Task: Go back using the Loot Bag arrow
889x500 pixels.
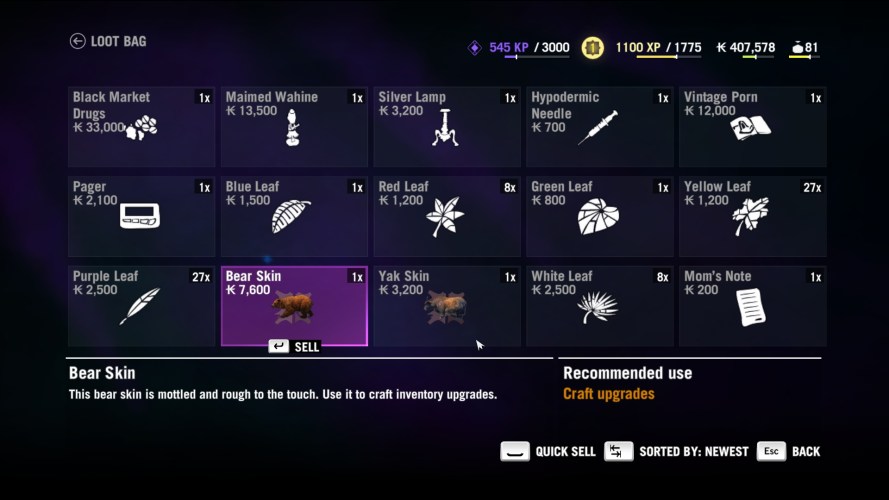Action: pos(78,41)
